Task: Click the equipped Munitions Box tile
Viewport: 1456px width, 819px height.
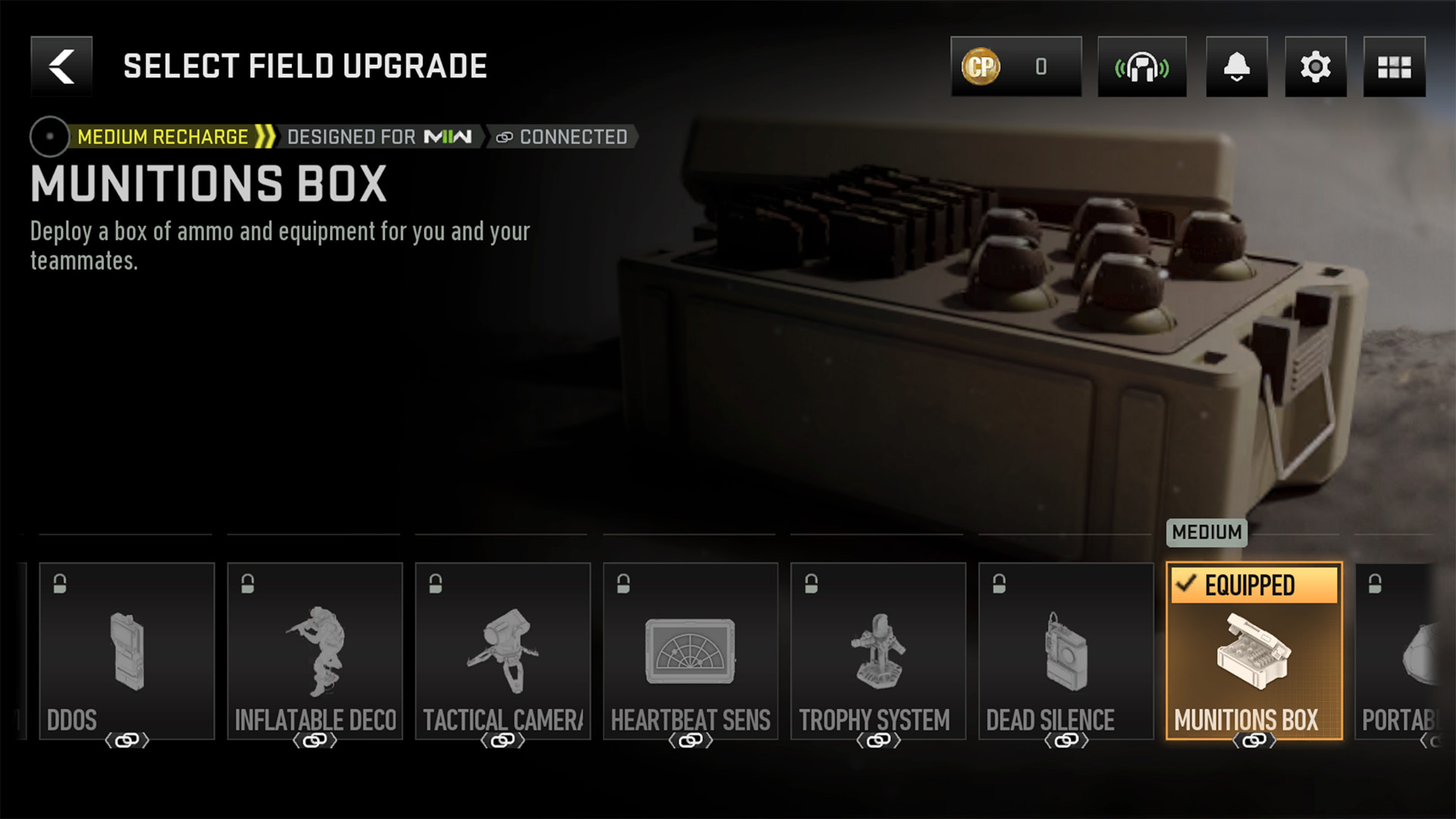Action: [x=1254, y=651]
